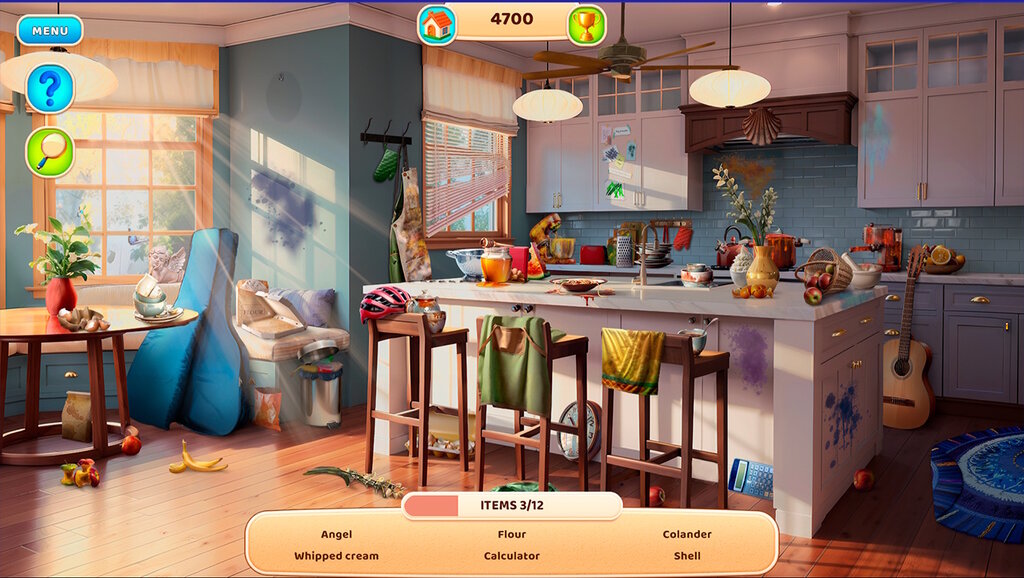
Task: Select "Shell" in the items list
Action: pos(687,556)
